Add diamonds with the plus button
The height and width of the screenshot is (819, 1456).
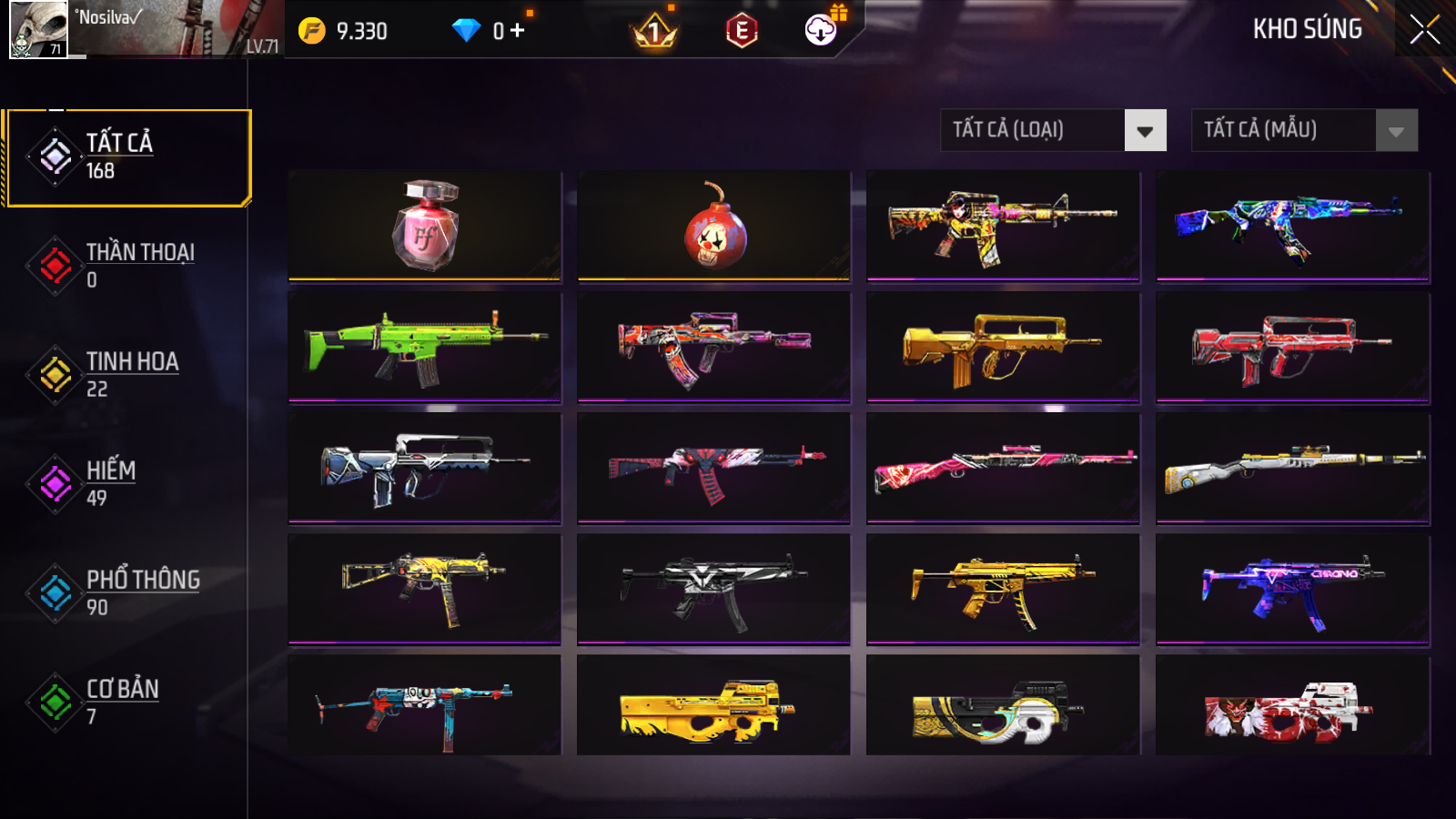point(517,31)
